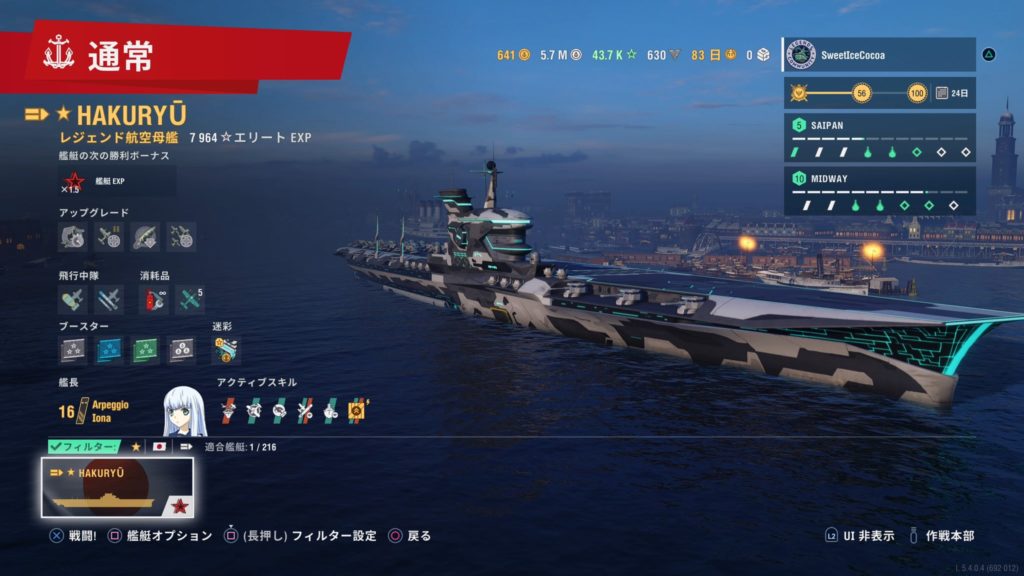This screenshot has height=576, width=1024.
Task: Open the MIDWAY campaign progress panel
Action: click(878, 191)
